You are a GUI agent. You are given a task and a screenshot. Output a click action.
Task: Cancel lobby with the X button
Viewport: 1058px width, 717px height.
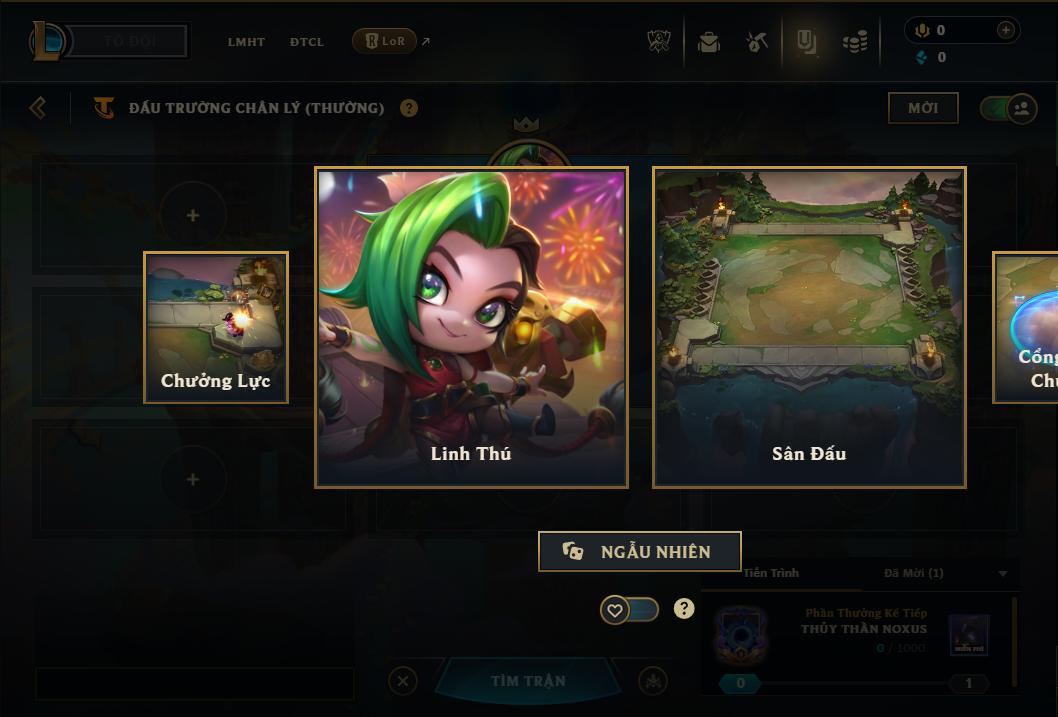(403, 681)
